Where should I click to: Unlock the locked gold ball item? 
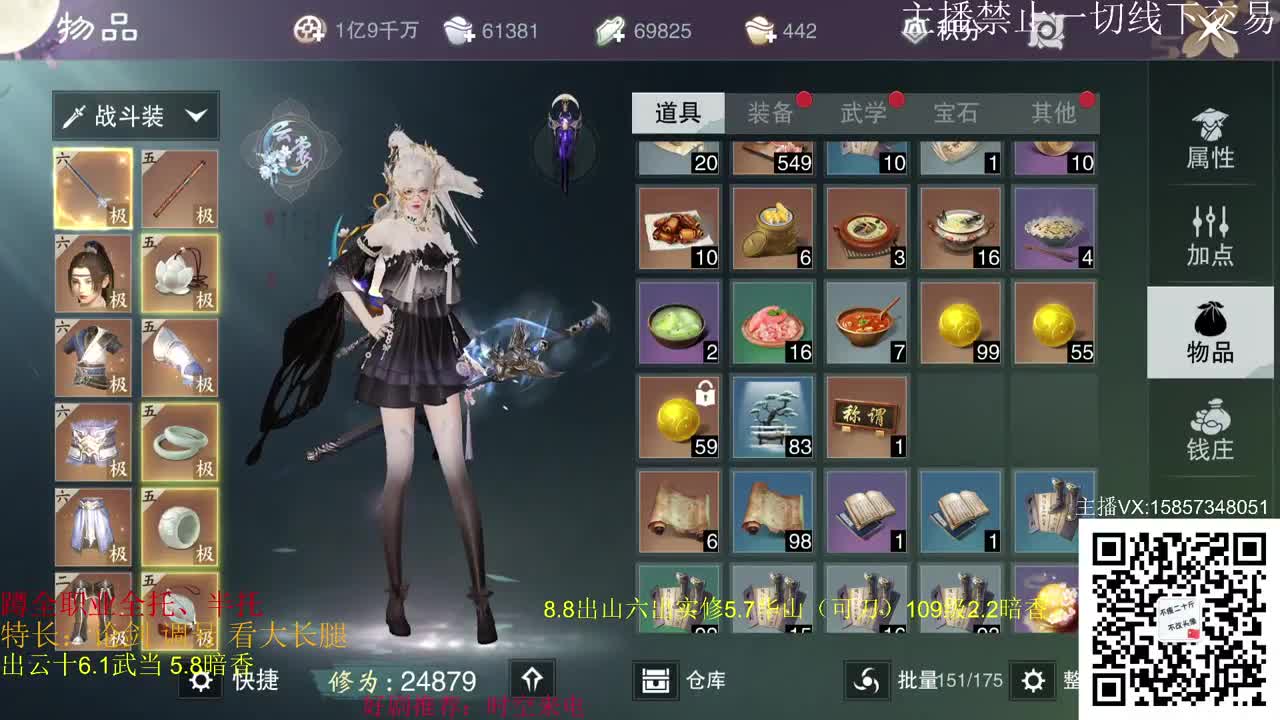[677, 420]
